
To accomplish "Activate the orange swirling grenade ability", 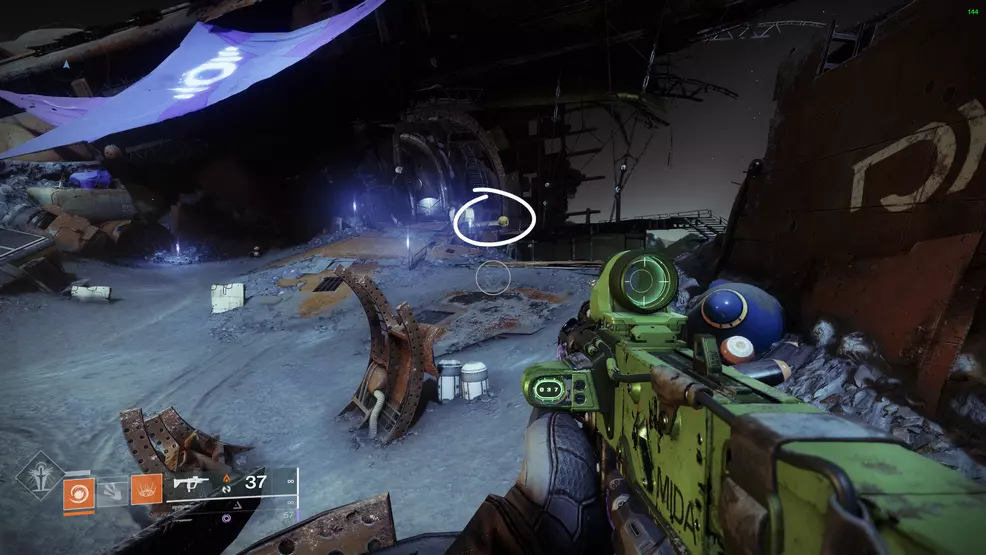I will click(77, 490).
